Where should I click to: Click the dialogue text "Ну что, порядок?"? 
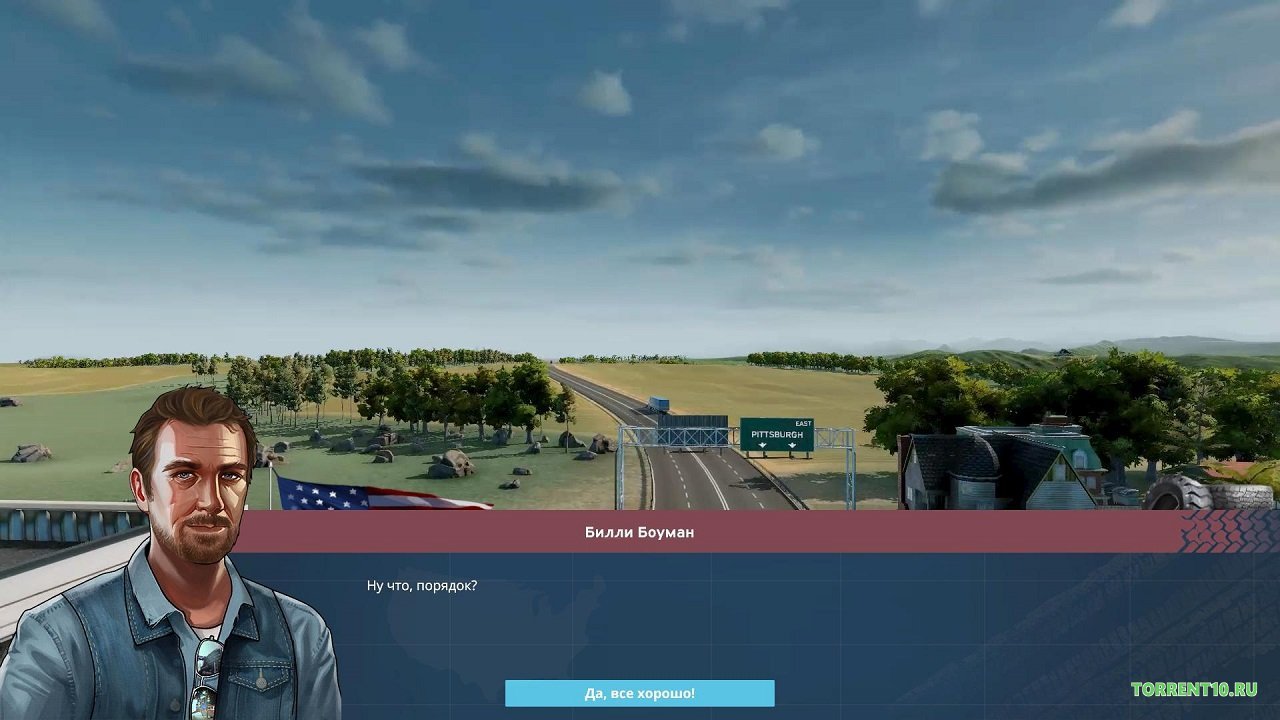(421, 584)
